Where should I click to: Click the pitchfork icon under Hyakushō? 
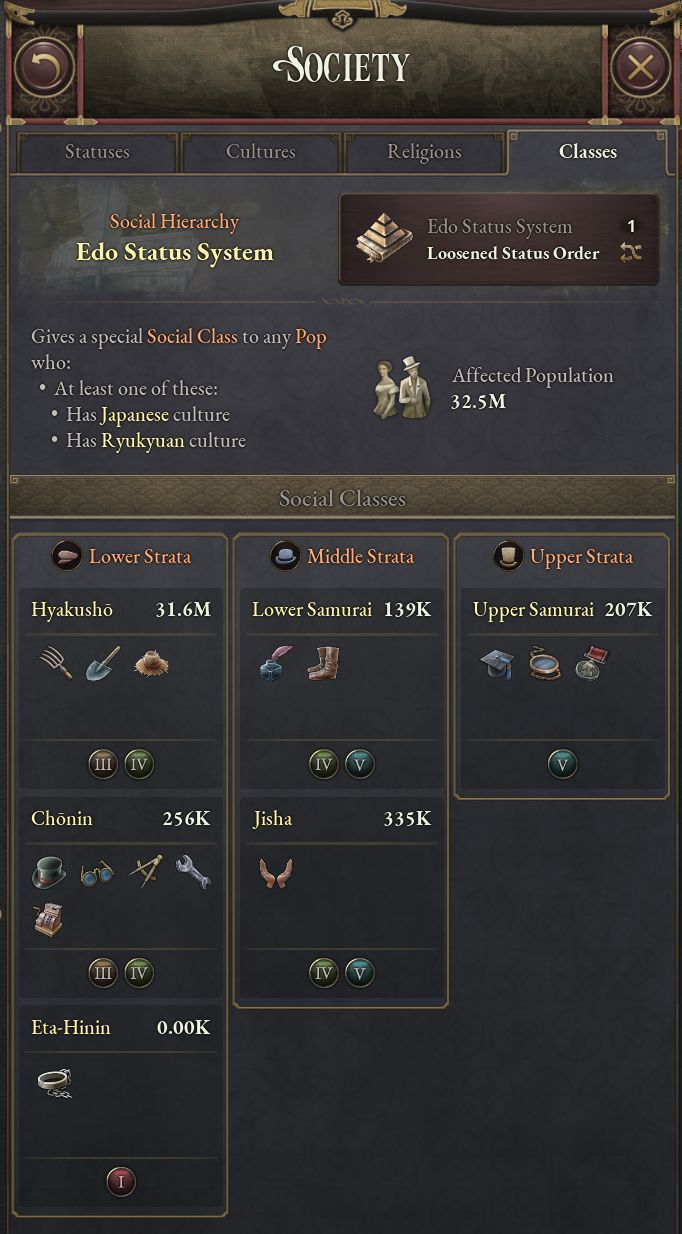[x=55, y=662]
